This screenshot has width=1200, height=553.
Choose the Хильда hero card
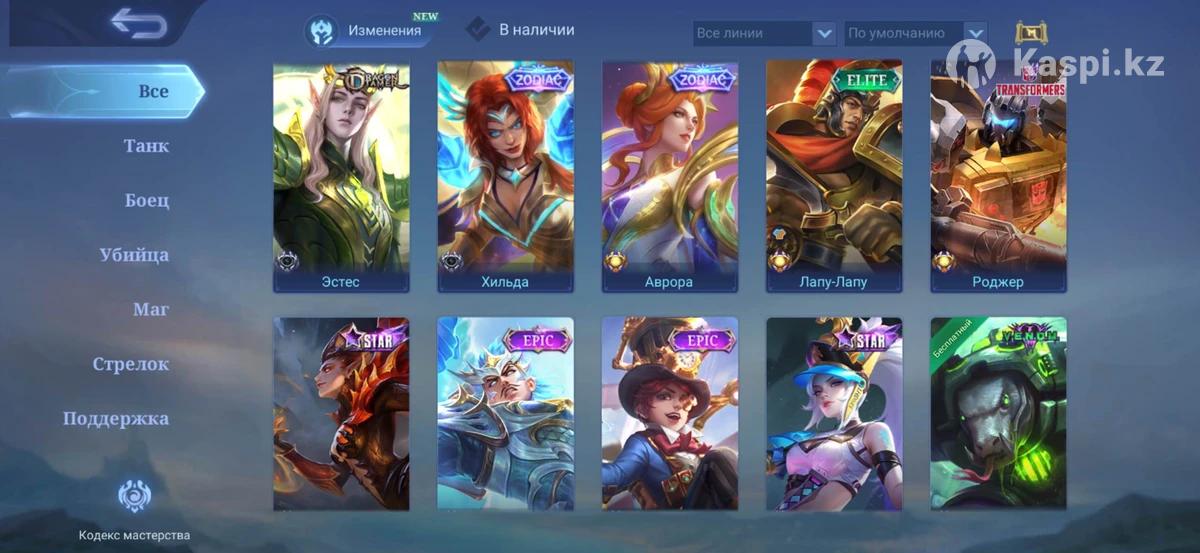coord(505,177)
